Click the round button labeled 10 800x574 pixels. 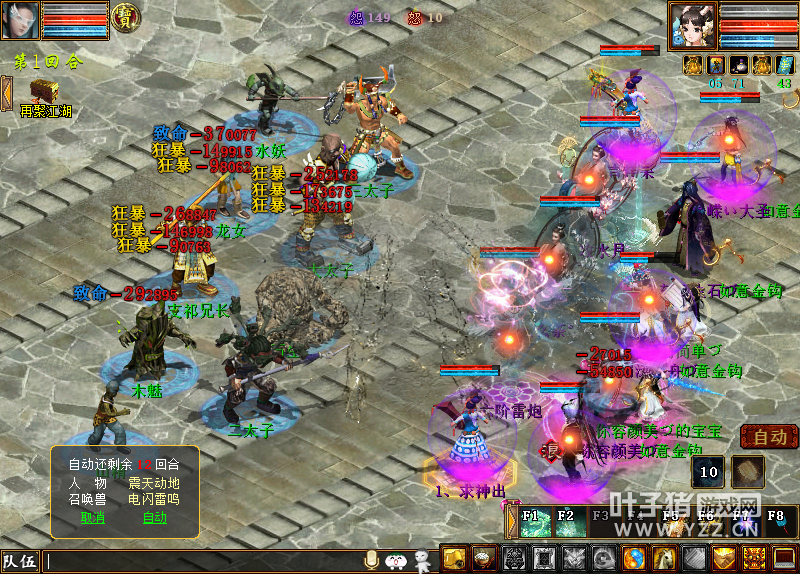pos(709,472)
